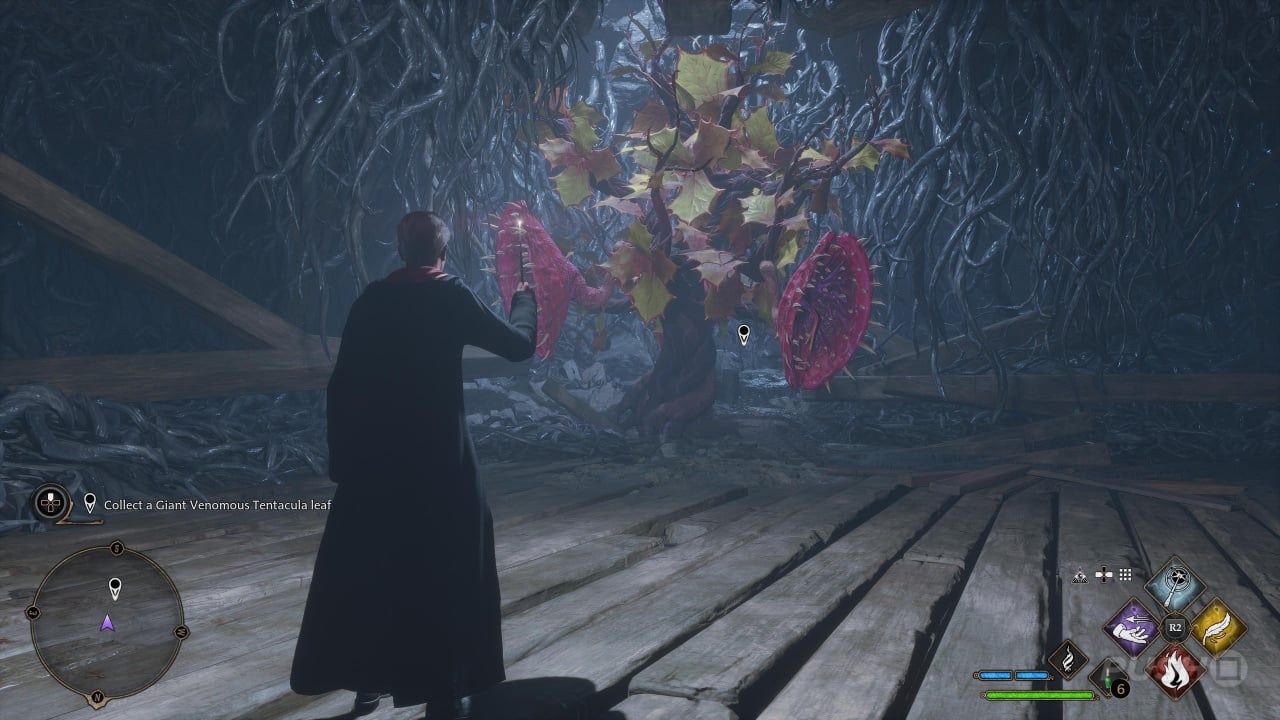This screenshot has height=720, width=1280.
Task: Click the quest marker pin on the minimap
Action: point(114,587)
